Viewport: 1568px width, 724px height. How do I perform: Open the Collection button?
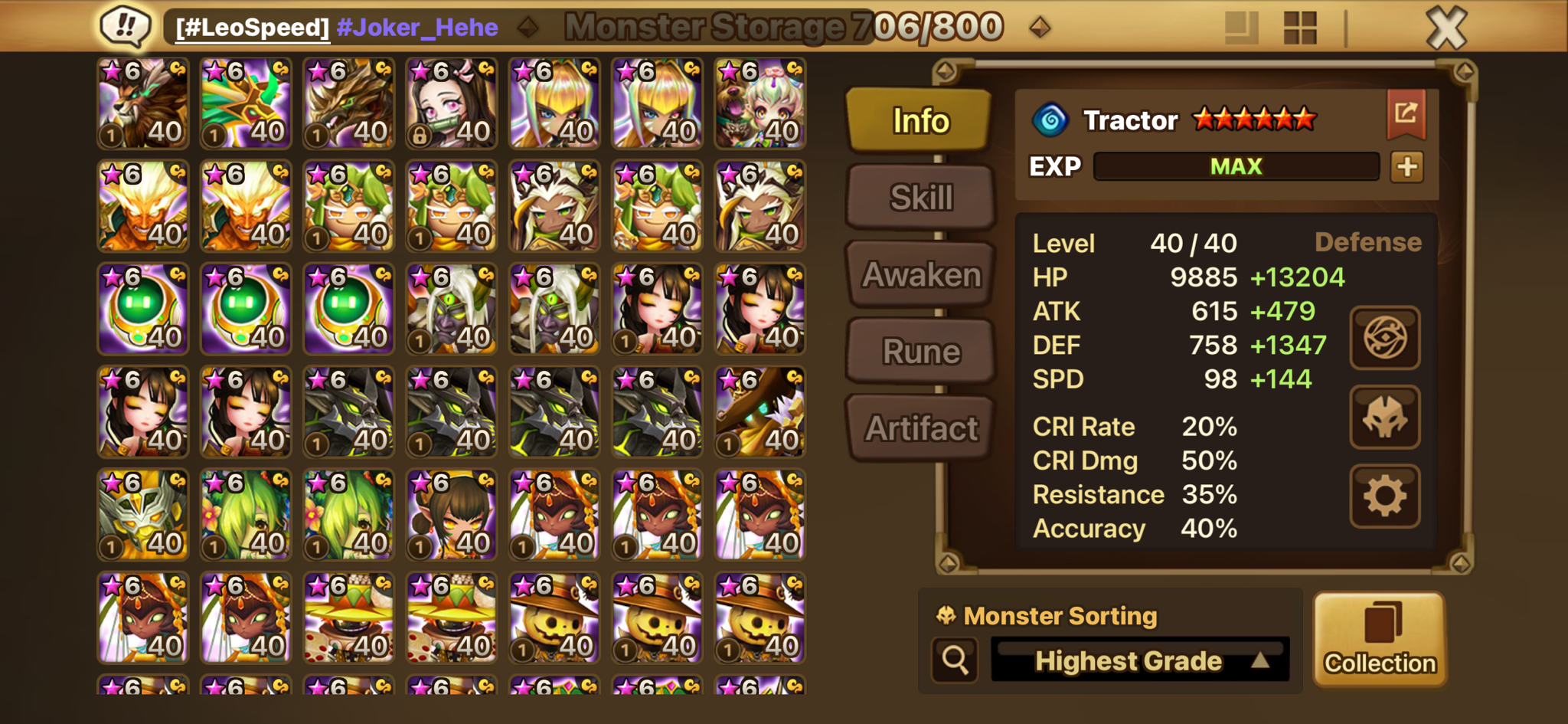coord(1380,638)
